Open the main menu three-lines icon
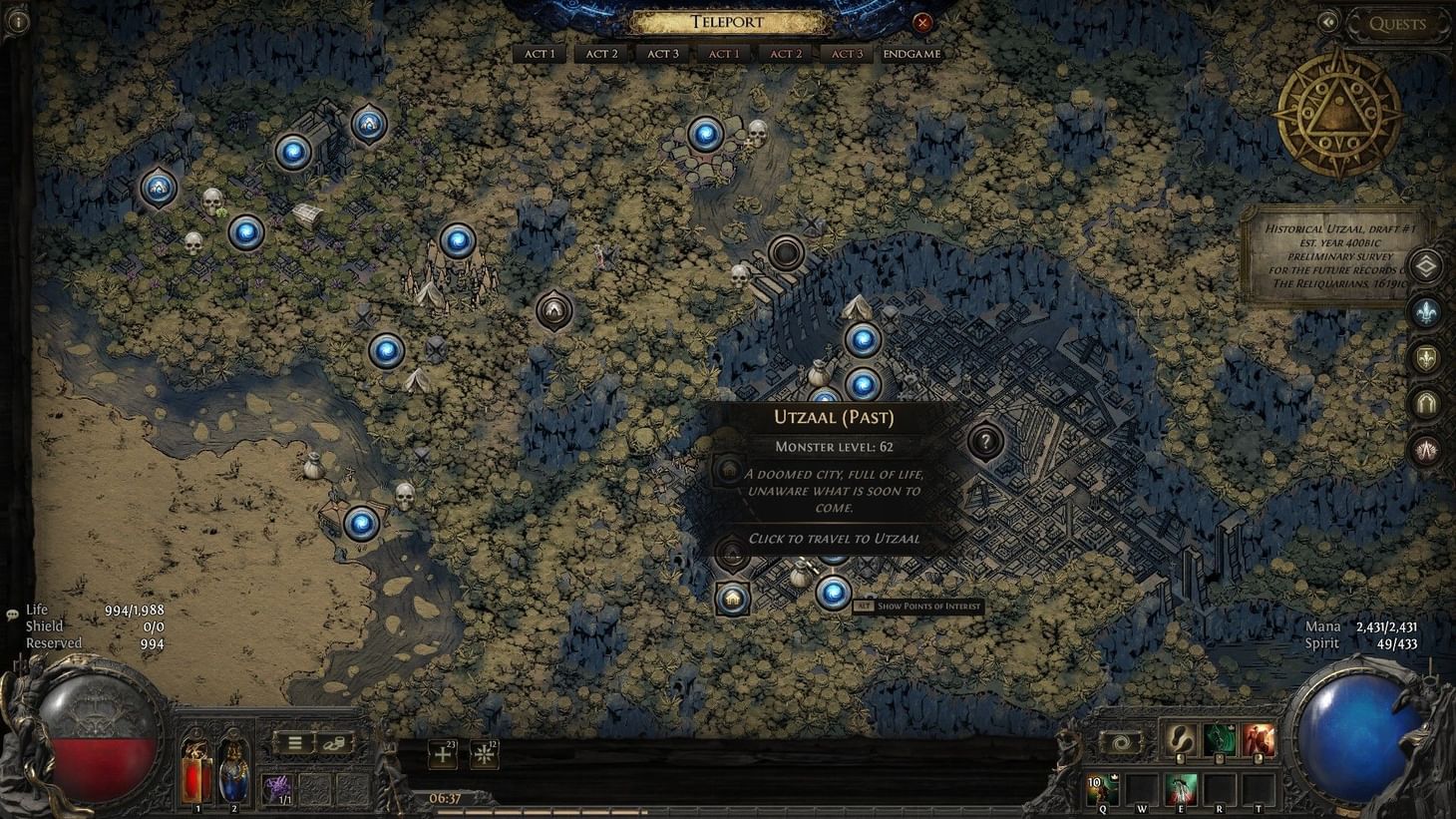 295,741
